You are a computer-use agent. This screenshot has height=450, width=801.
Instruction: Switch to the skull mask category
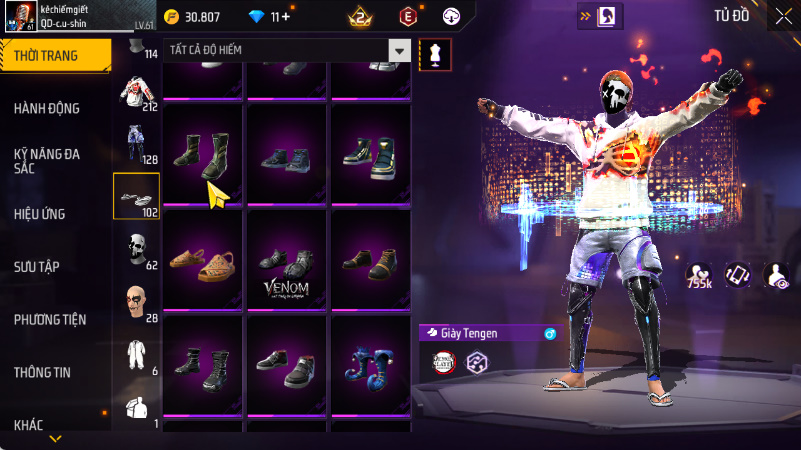pyautogui.click(x=137, y=247)
